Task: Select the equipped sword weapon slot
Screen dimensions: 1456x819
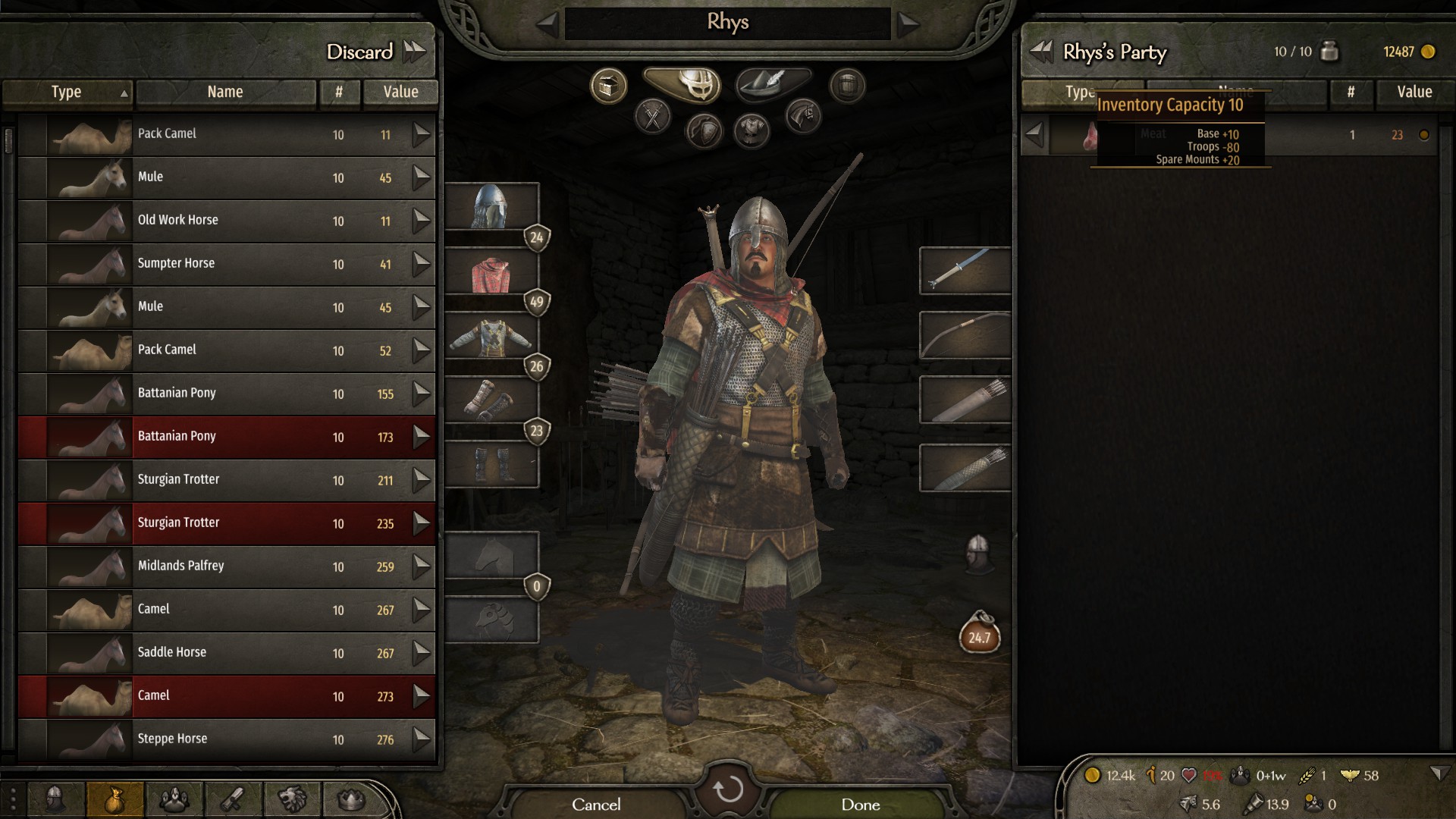Action: tap(965, 271)
